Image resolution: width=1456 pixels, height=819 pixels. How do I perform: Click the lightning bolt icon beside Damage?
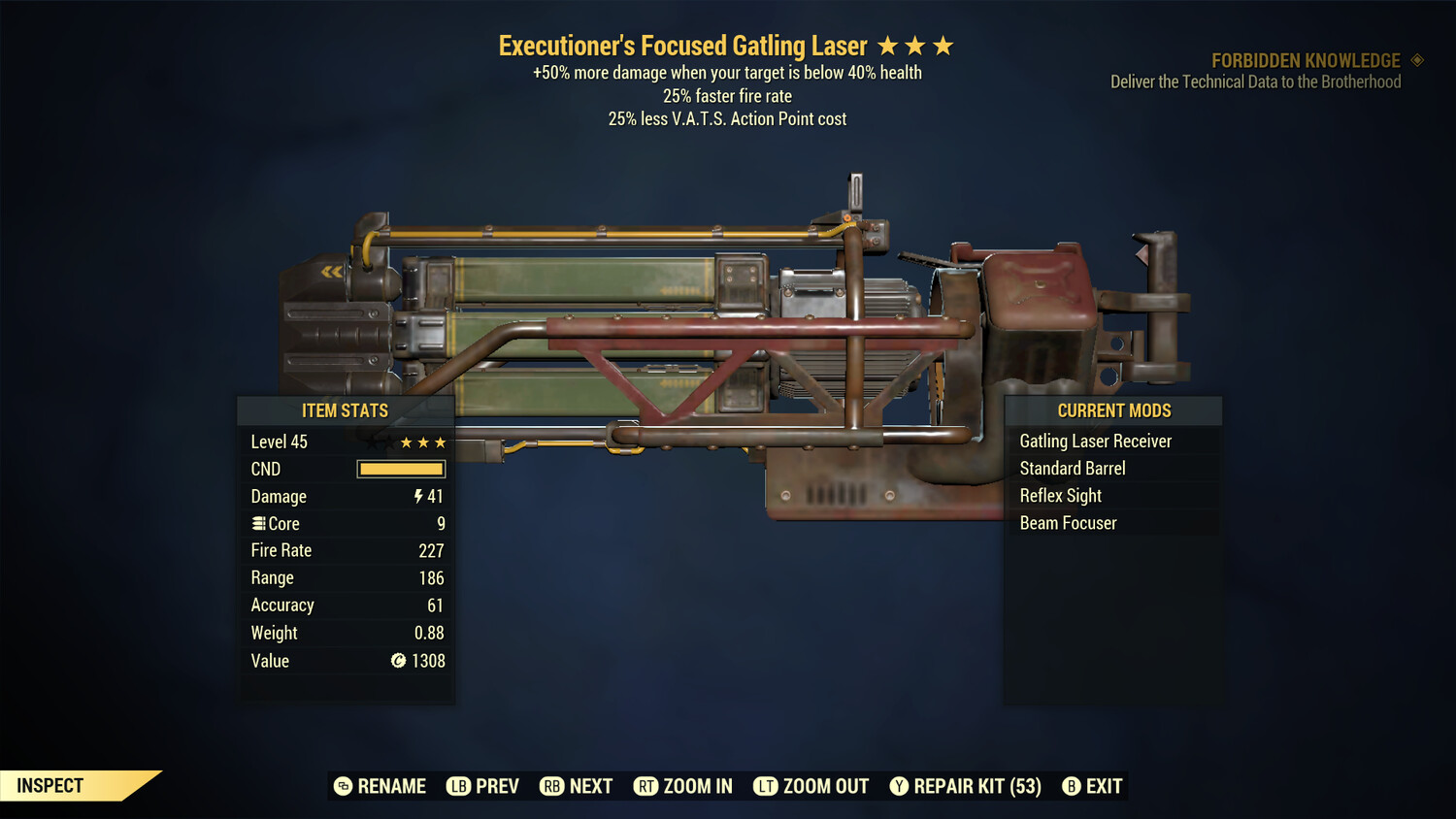417,496
